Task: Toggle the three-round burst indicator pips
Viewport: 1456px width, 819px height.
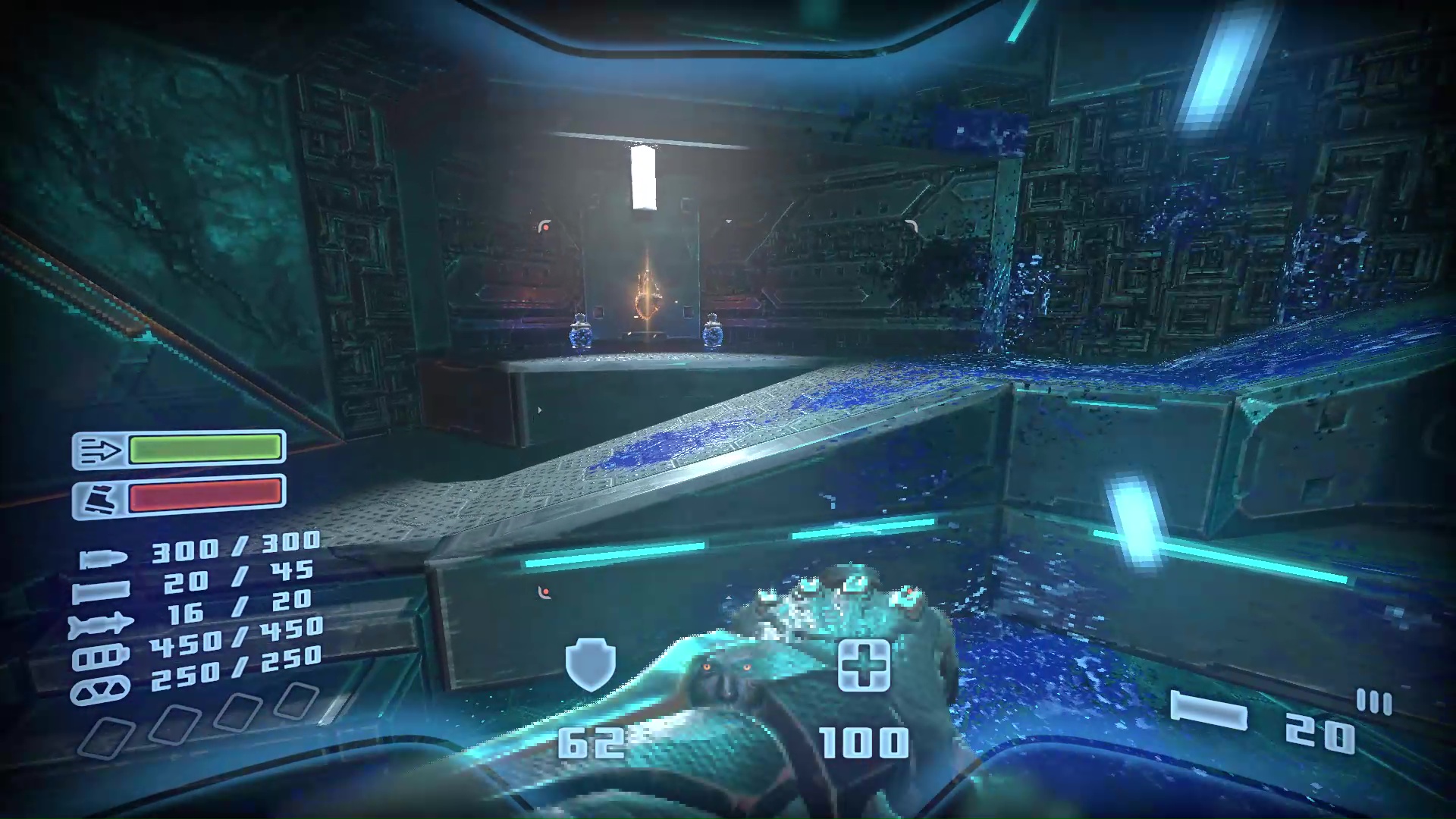Action: tap(1374, 700)
